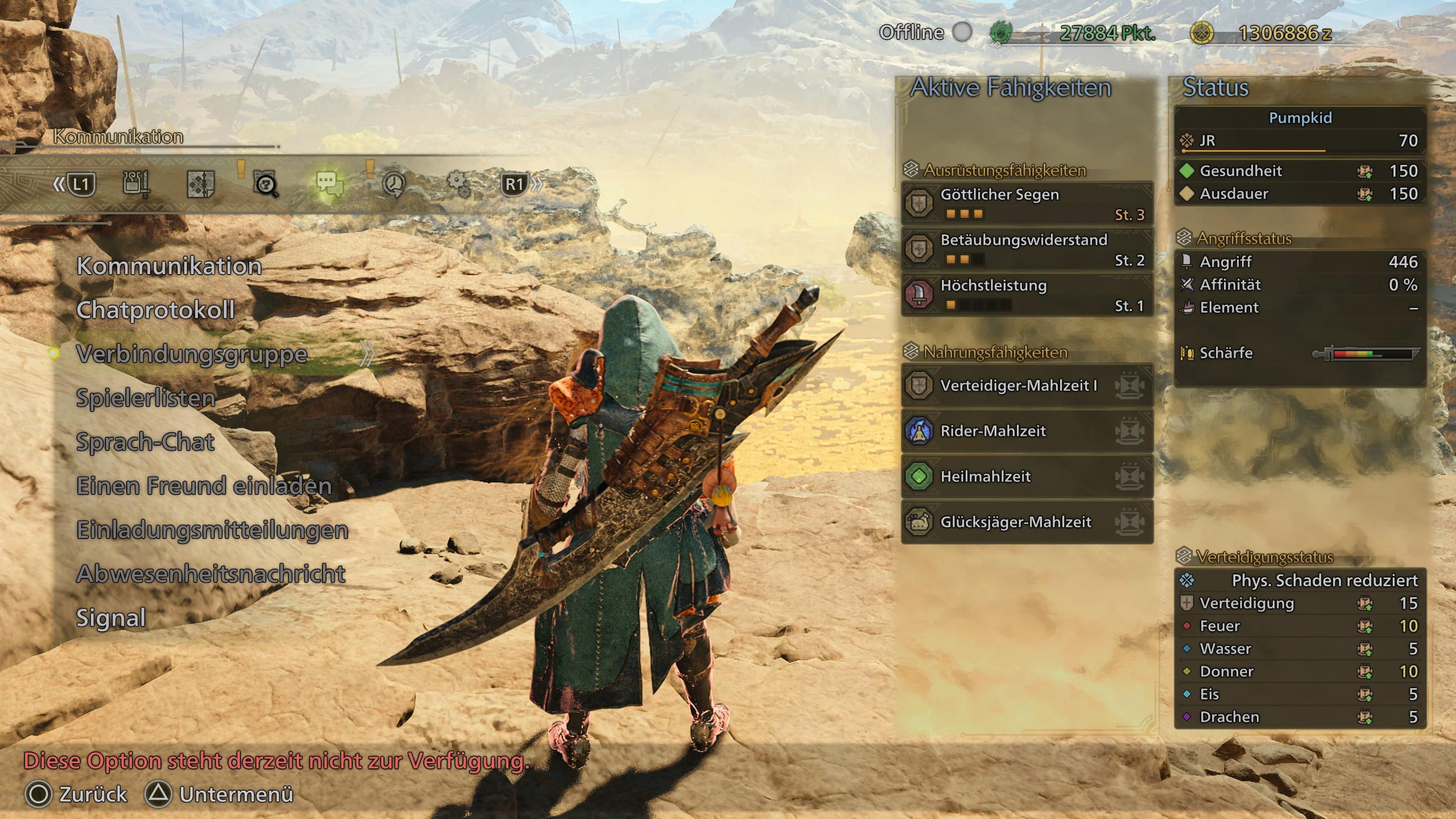This screenshot has height=819, width=1456.
Task: Select the Rider-Mahlzeit food skill
Action: coord(1027,431)
